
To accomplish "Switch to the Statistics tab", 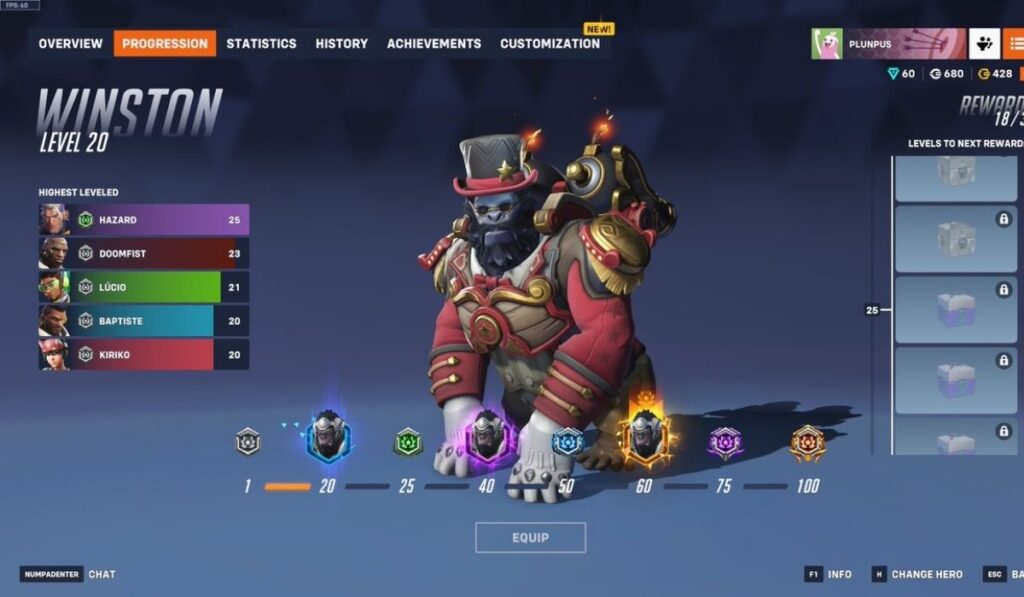I will 261,43.
